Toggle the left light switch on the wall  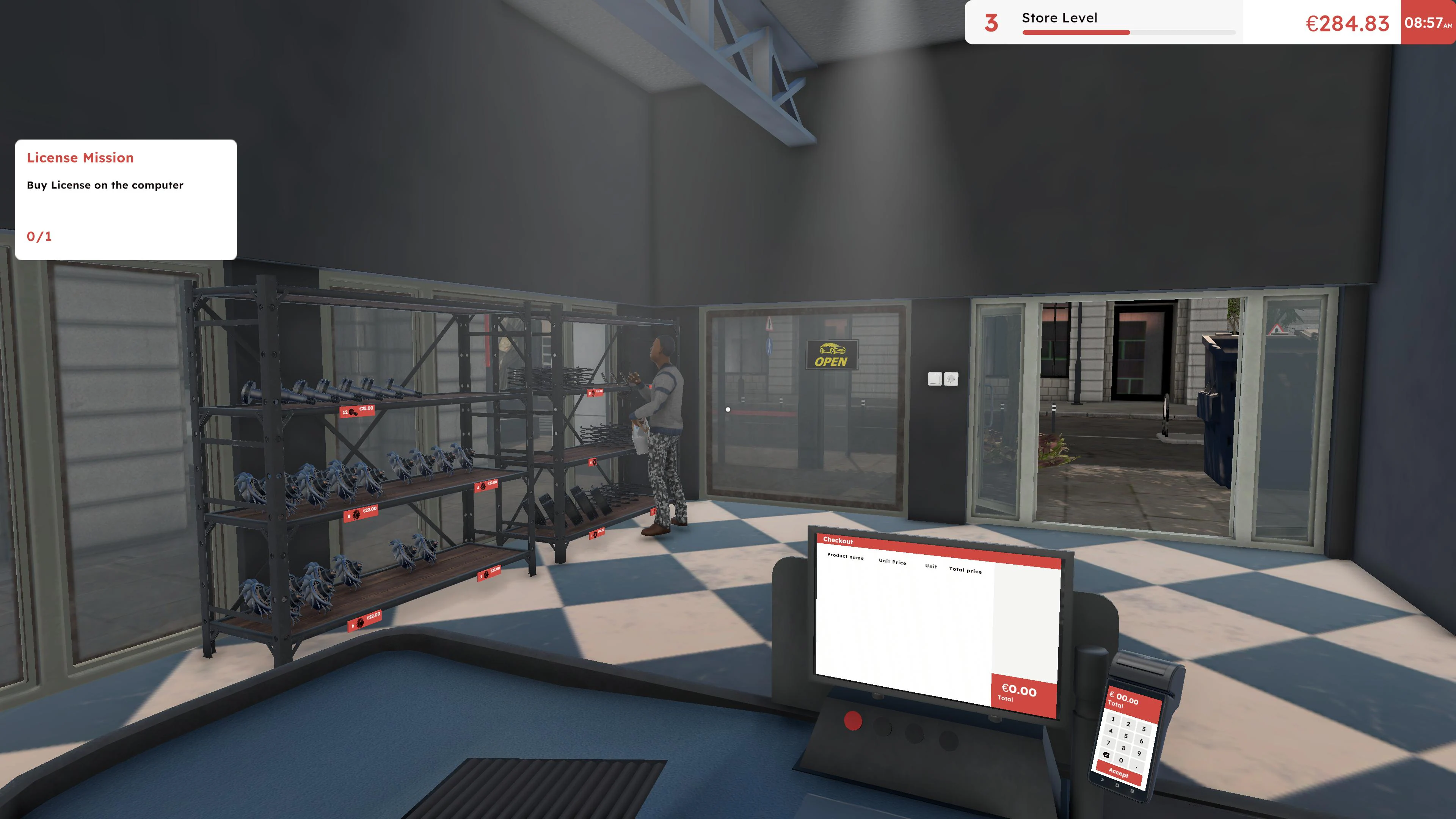935,379
